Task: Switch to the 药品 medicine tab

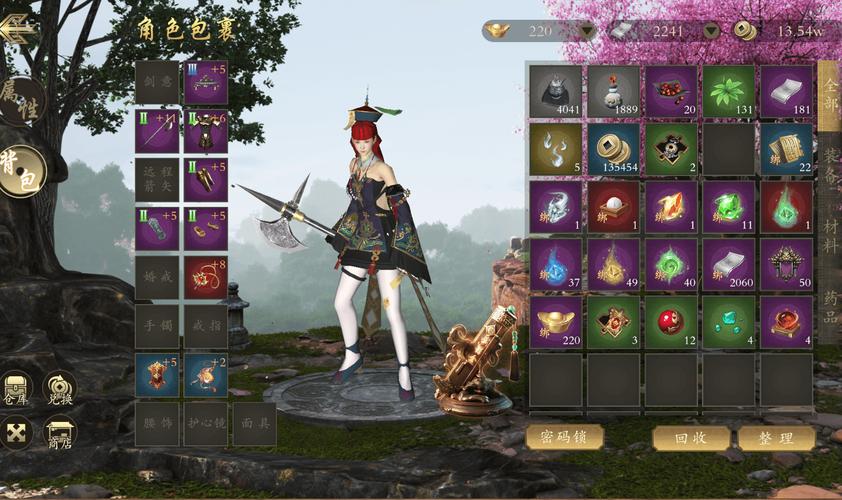Action: click(x=831, y=305)
